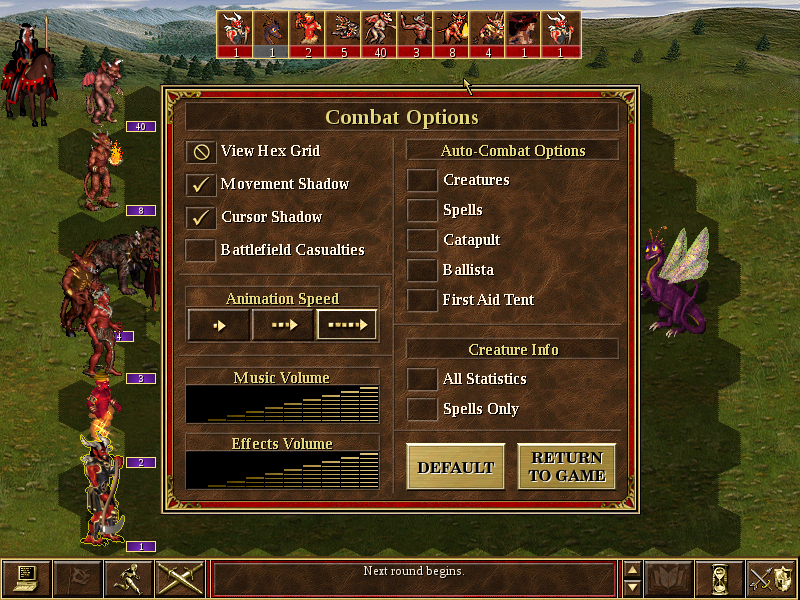This screenshot has height=600, width=800.
Task: Tick the auto-combat Spells checkbox
Action: pos(423,211)
